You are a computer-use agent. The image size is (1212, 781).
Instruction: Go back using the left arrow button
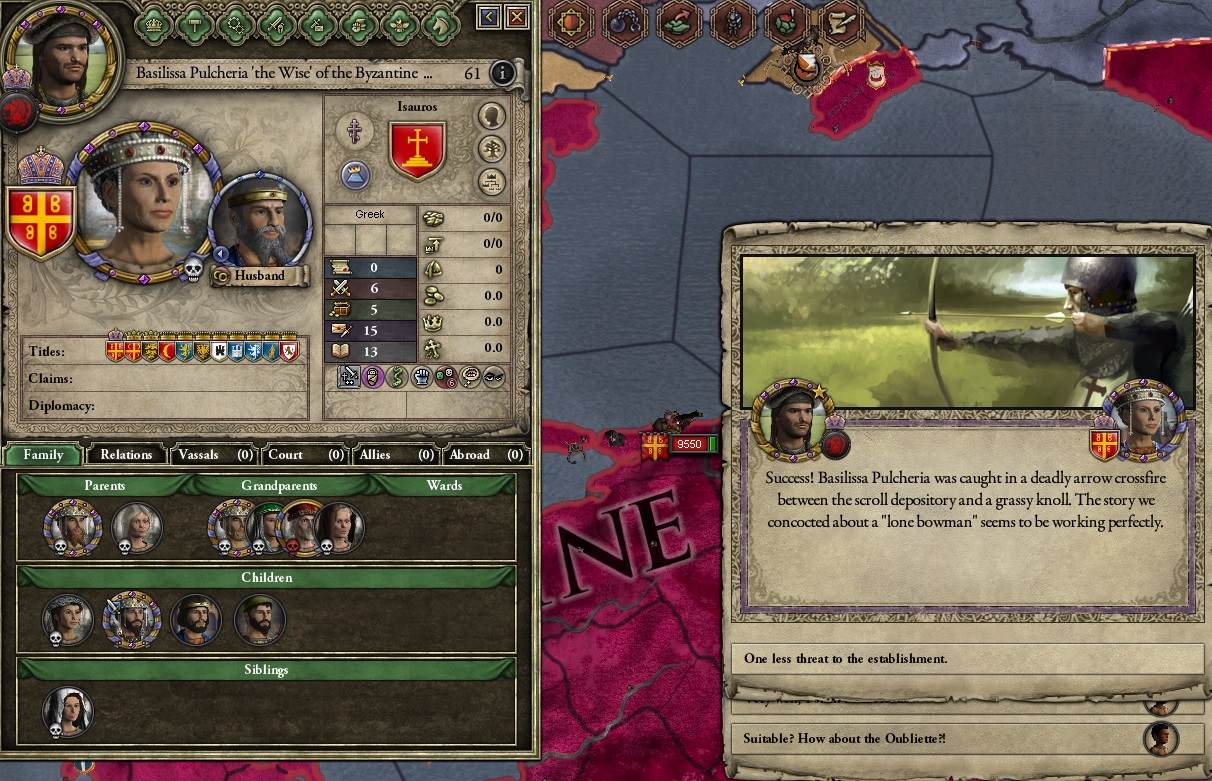click(488, 16)
